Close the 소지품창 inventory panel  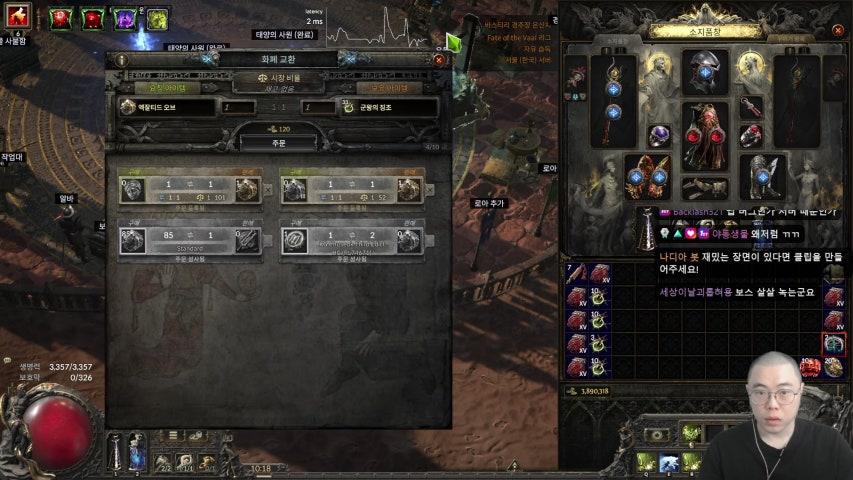[837, 31]
